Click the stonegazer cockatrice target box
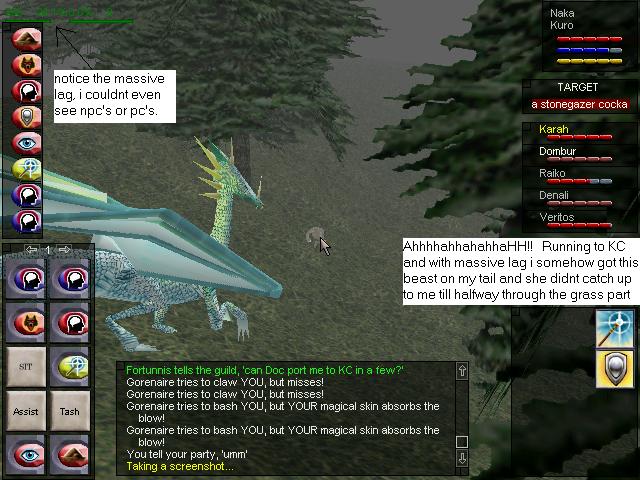The width and height of the screenshot is (640, 480). (575, 104)
